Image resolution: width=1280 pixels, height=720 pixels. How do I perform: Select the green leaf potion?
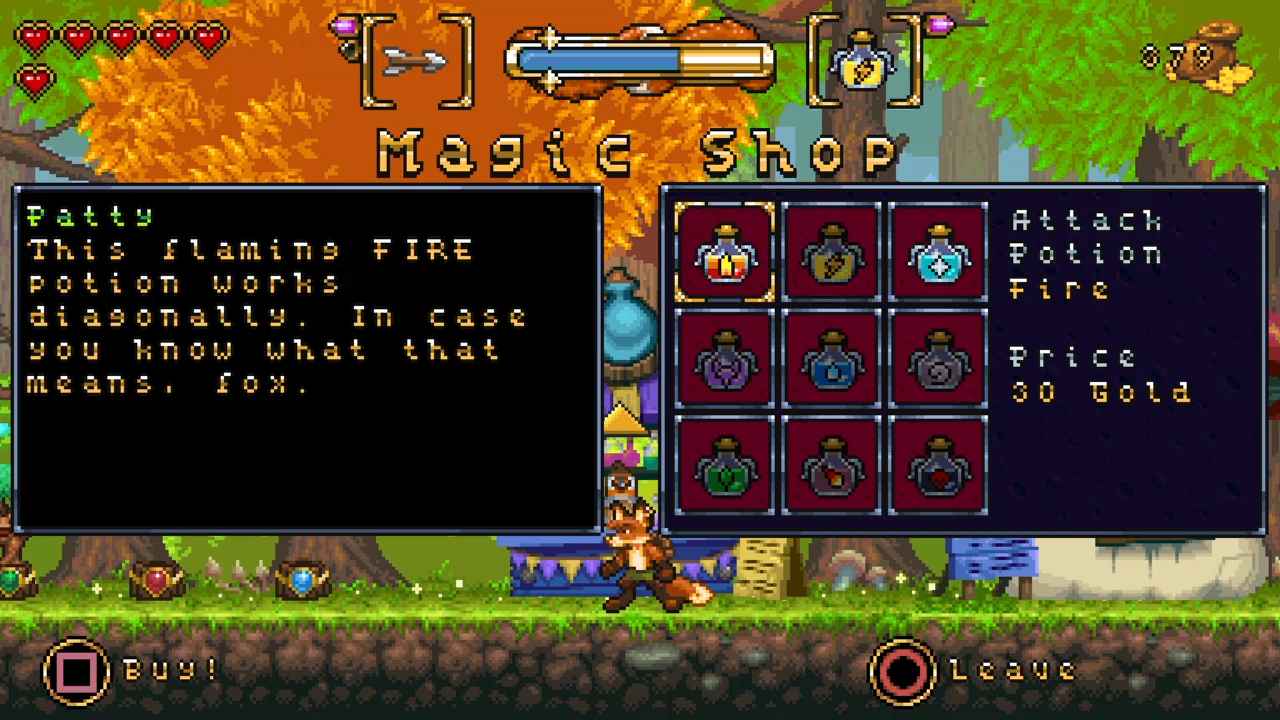[725, 464]
